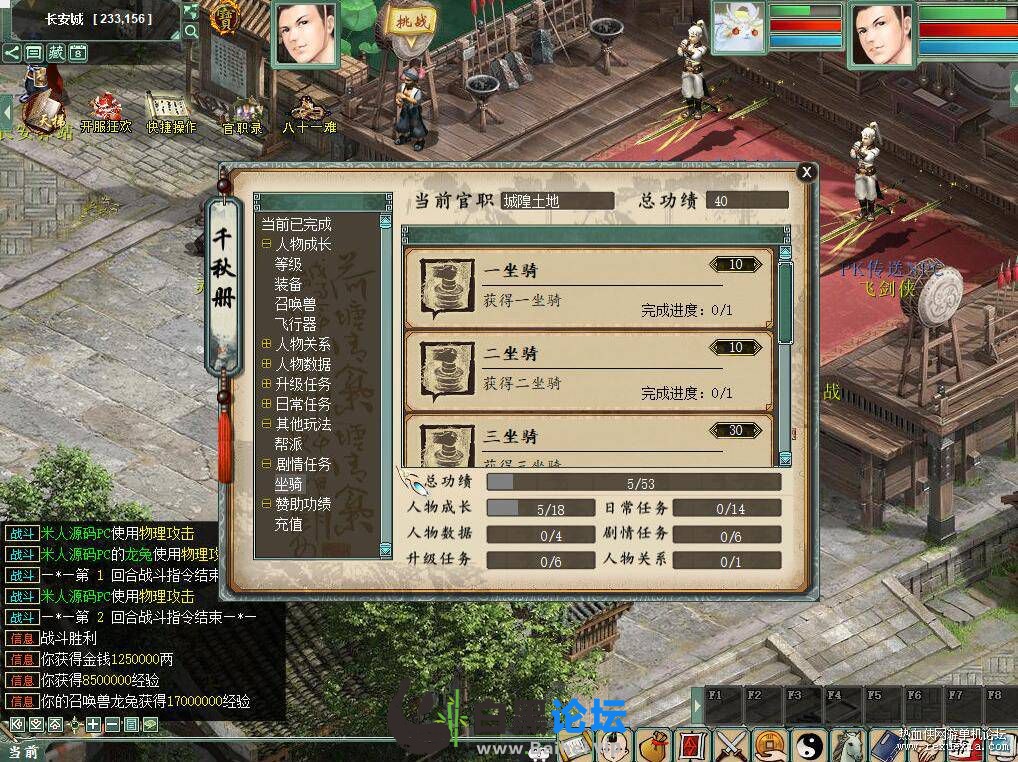
Task: Select the 二坐骑 achievement row
Action: click(588, 370)
